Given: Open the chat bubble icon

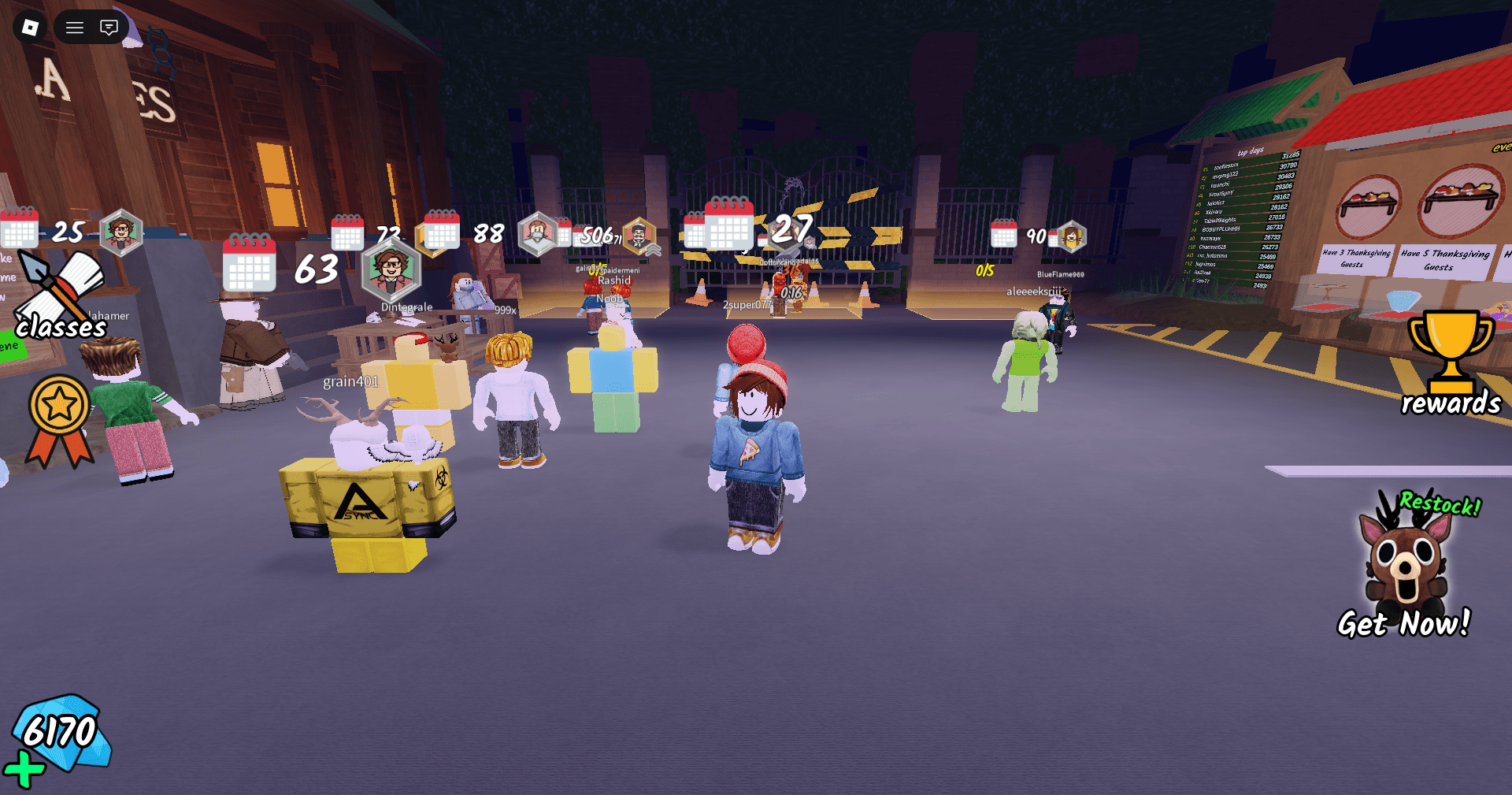Looking at the screenshot, I should (x=108, y=27).
